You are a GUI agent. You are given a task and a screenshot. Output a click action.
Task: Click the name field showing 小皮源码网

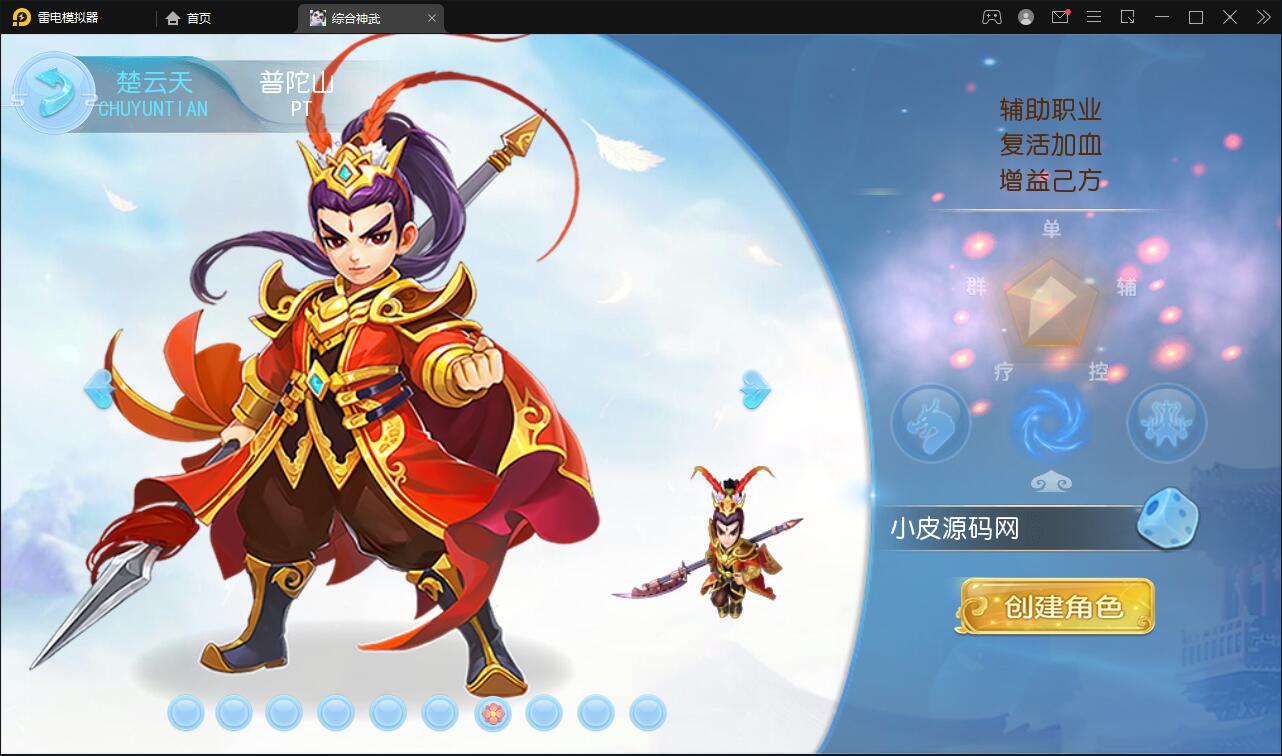coord(1000,528)
